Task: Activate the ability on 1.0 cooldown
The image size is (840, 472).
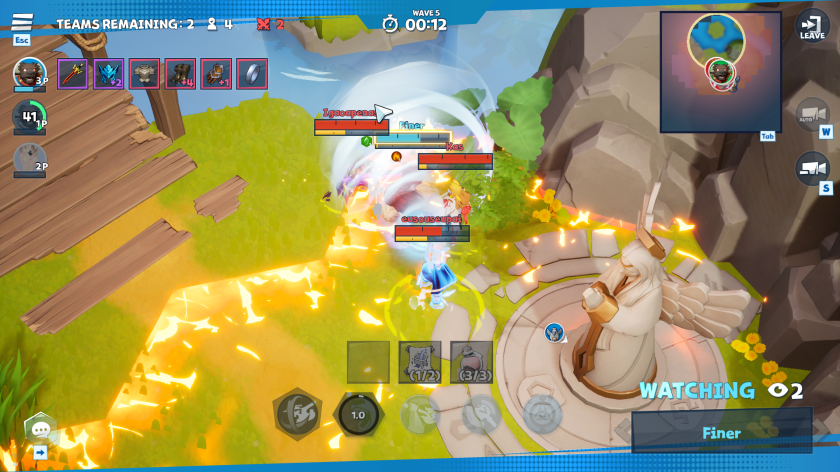Action: pyautogui.click(x=358, y=414)
